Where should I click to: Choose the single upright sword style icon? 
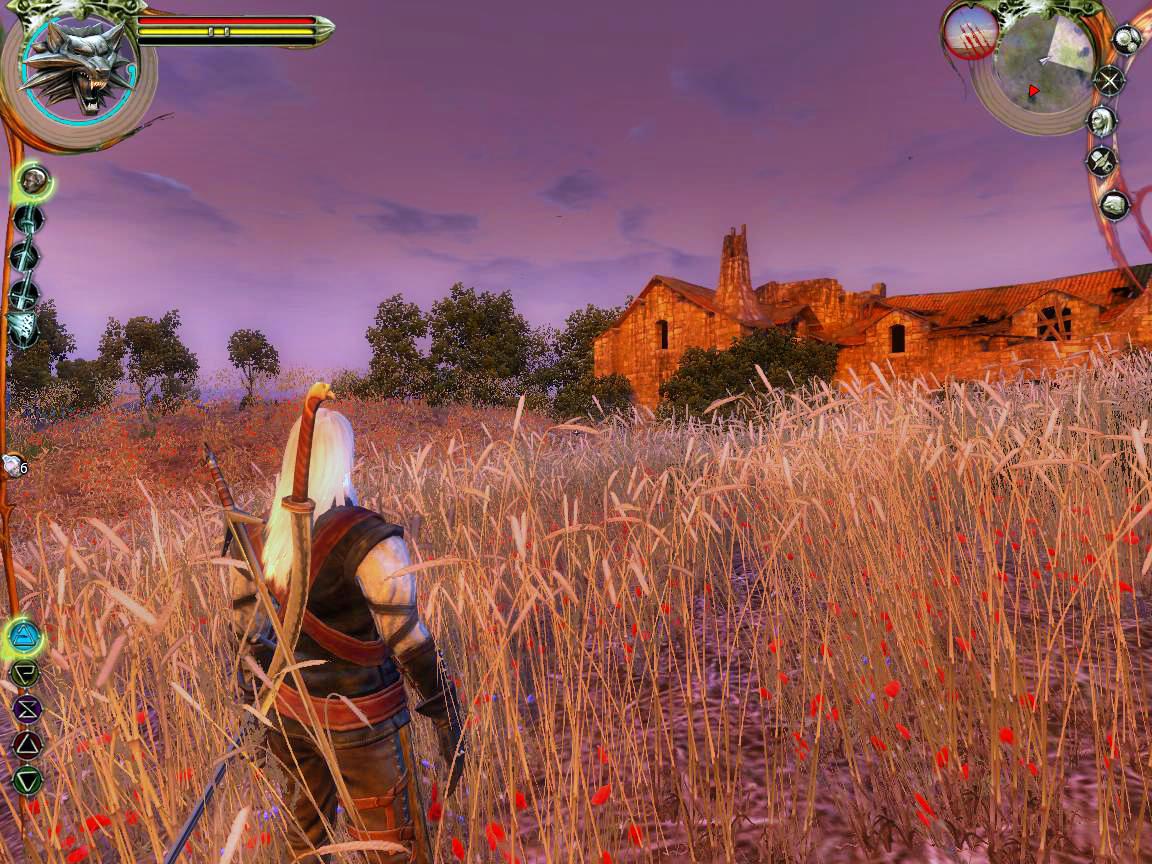click(27, 219)
